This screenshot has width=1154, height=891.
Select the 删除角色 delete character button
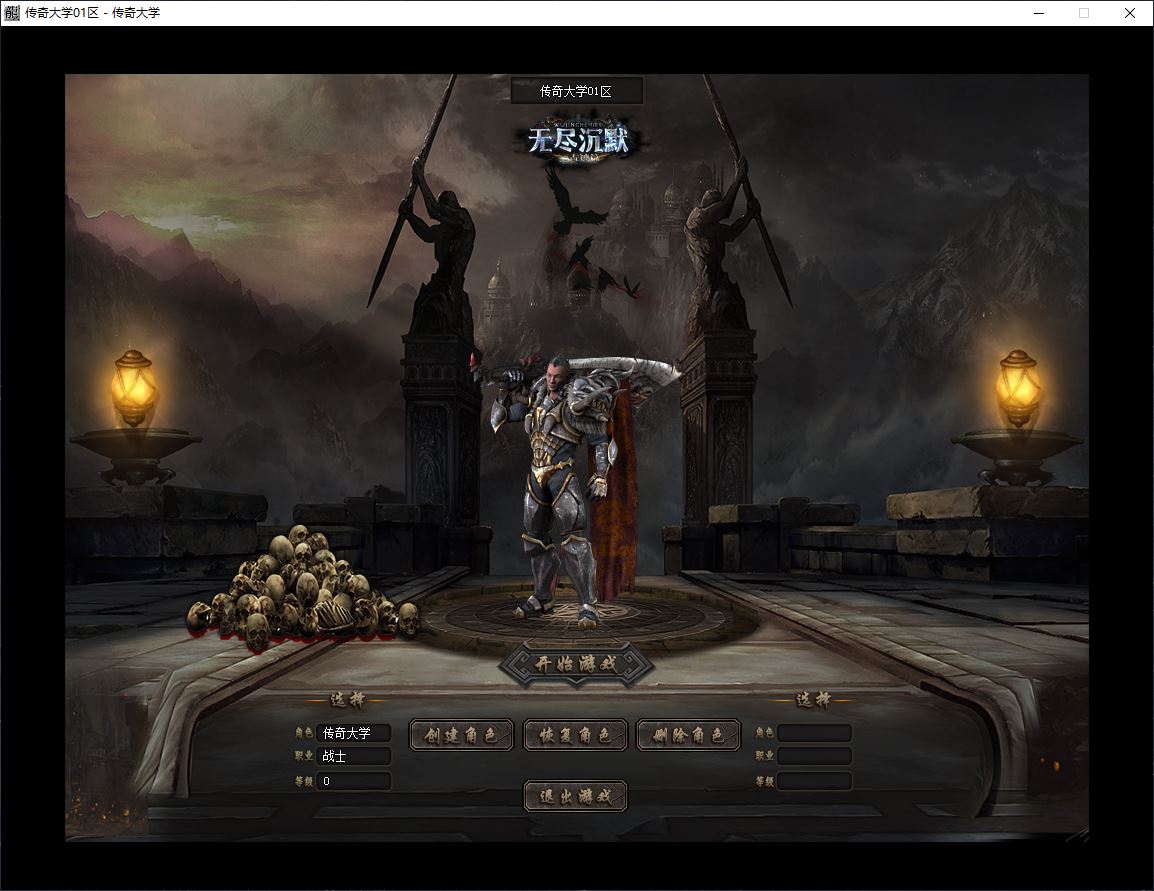689,735
